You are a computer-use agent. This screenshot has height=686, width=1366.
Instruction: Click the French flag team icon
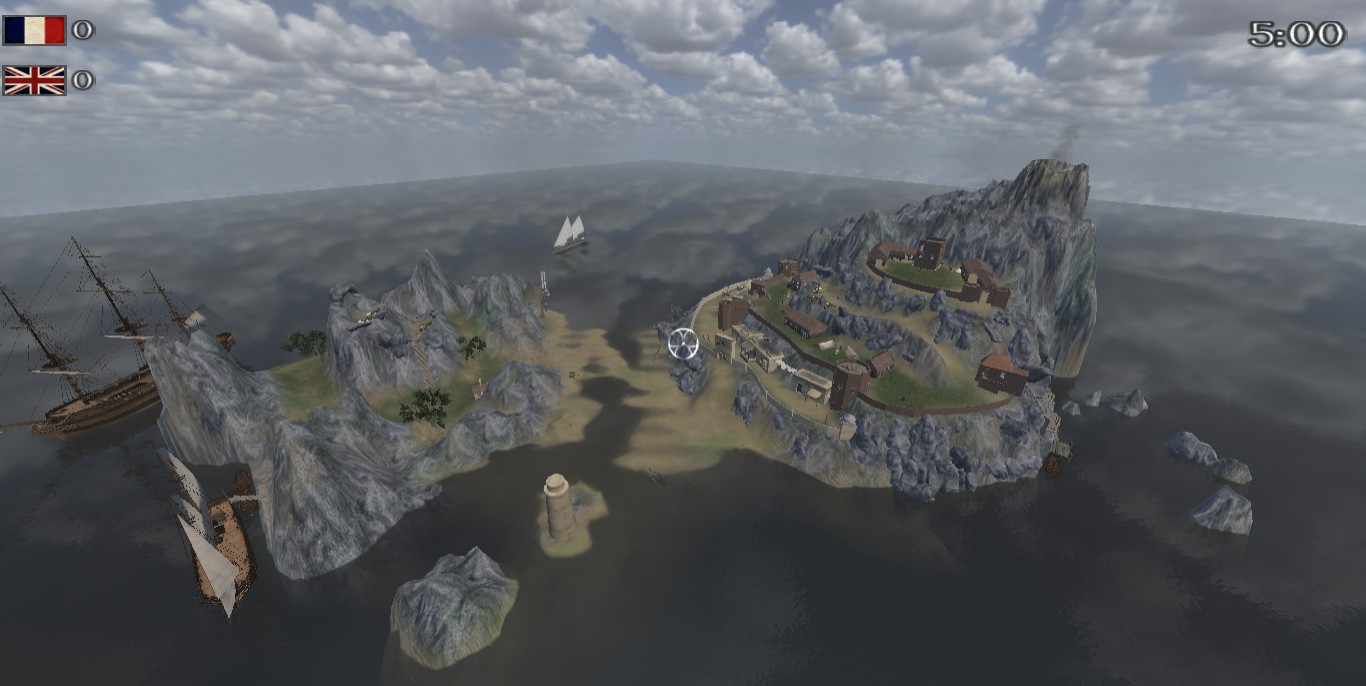pyautogui.click(x=34, y=30)
